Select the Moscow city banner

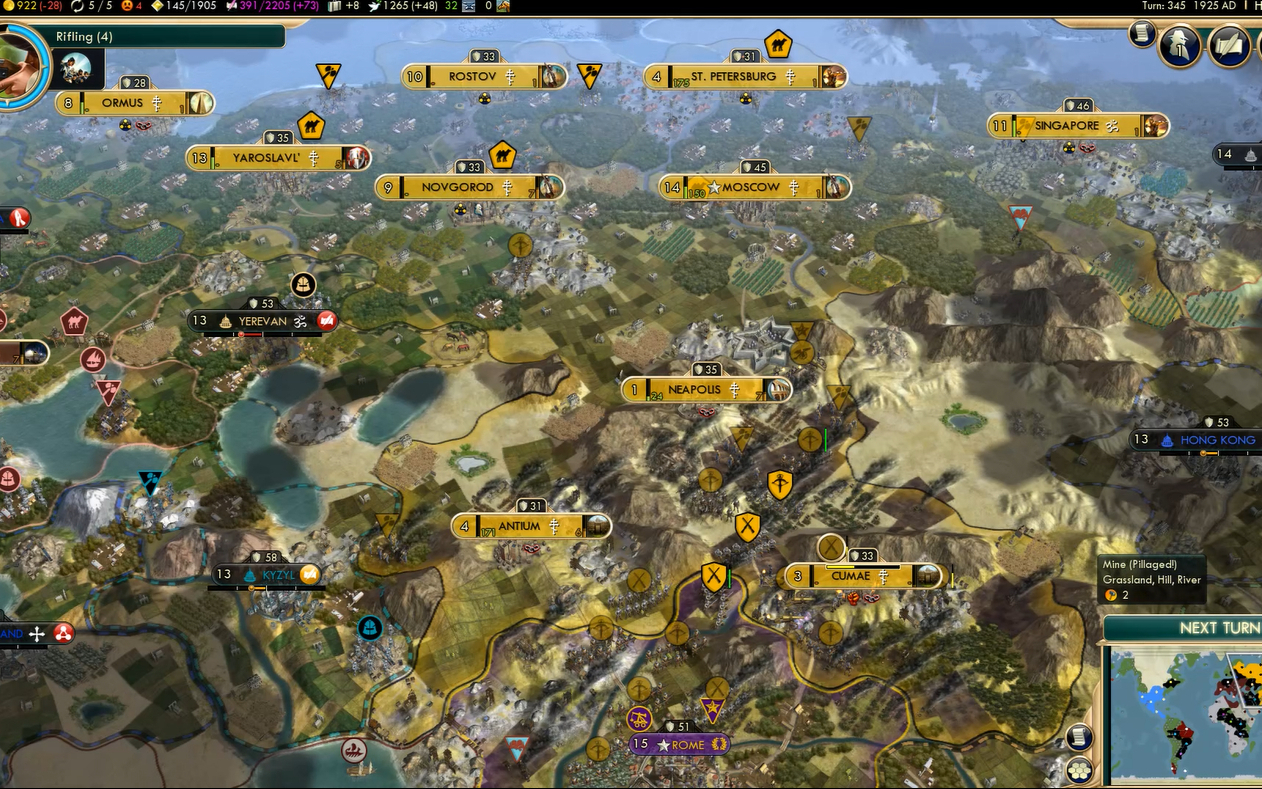coord(754,187)
